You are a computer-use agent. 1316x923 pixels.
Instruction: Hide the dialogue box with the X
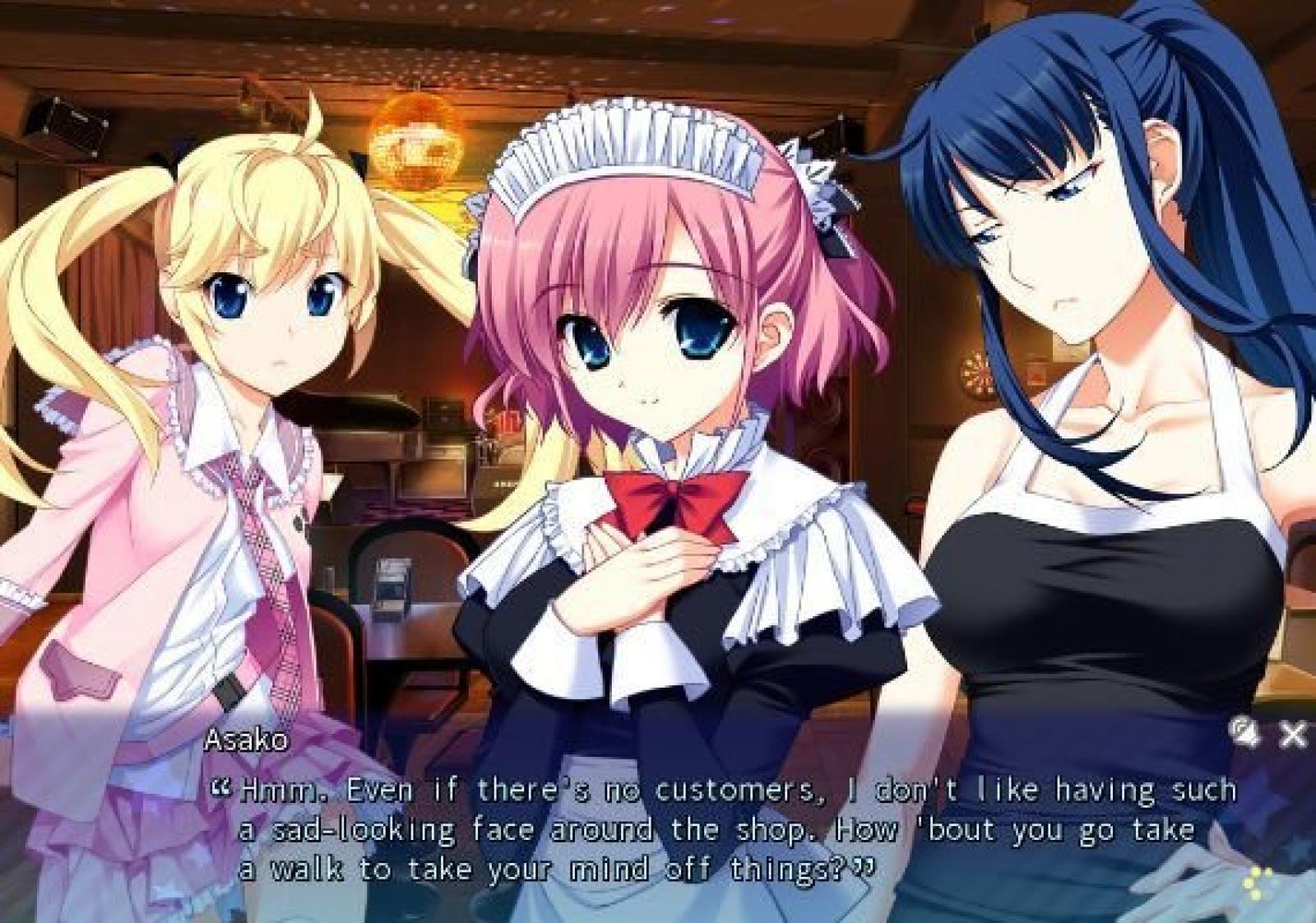click(x=1293, y=734)
